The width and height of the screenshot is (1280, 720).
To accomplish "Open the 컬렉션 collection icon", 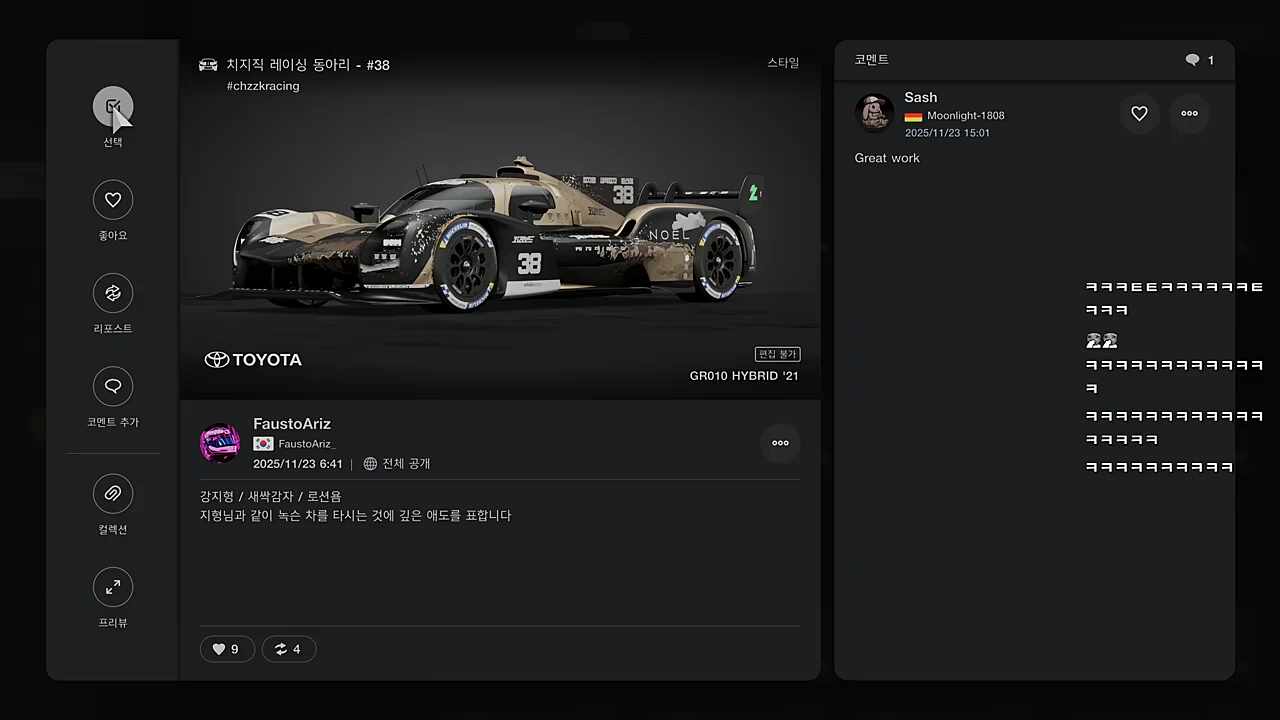I will pos(113,493).
